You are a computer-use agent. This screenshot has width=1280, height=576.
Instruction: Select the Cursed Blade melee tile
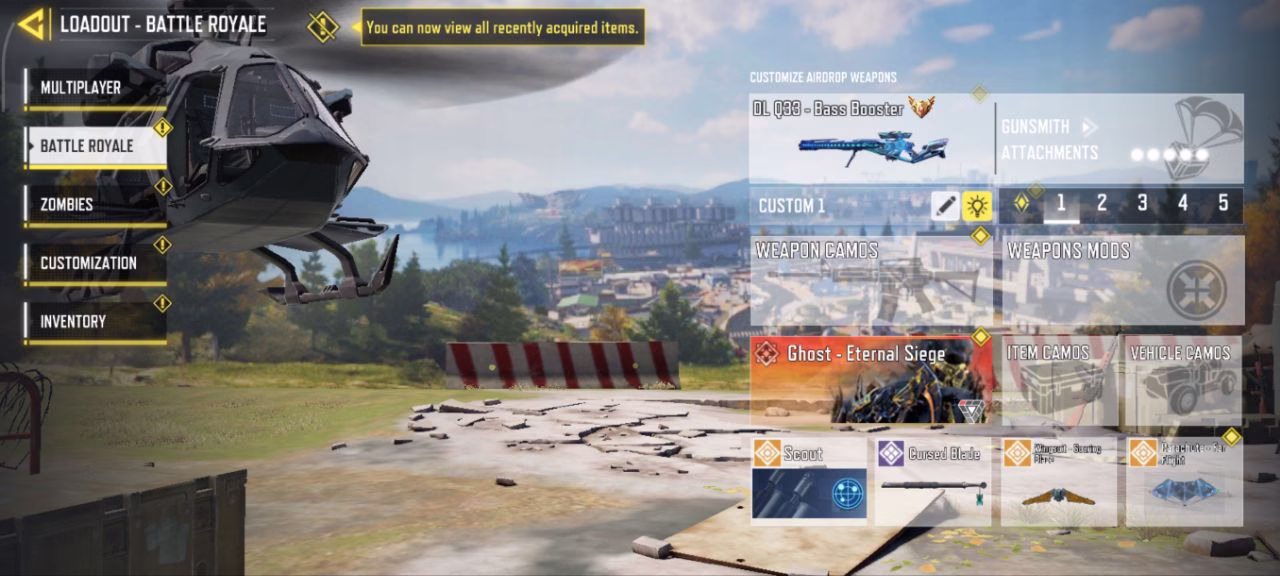pyautogui.click(x=933, y=481)
